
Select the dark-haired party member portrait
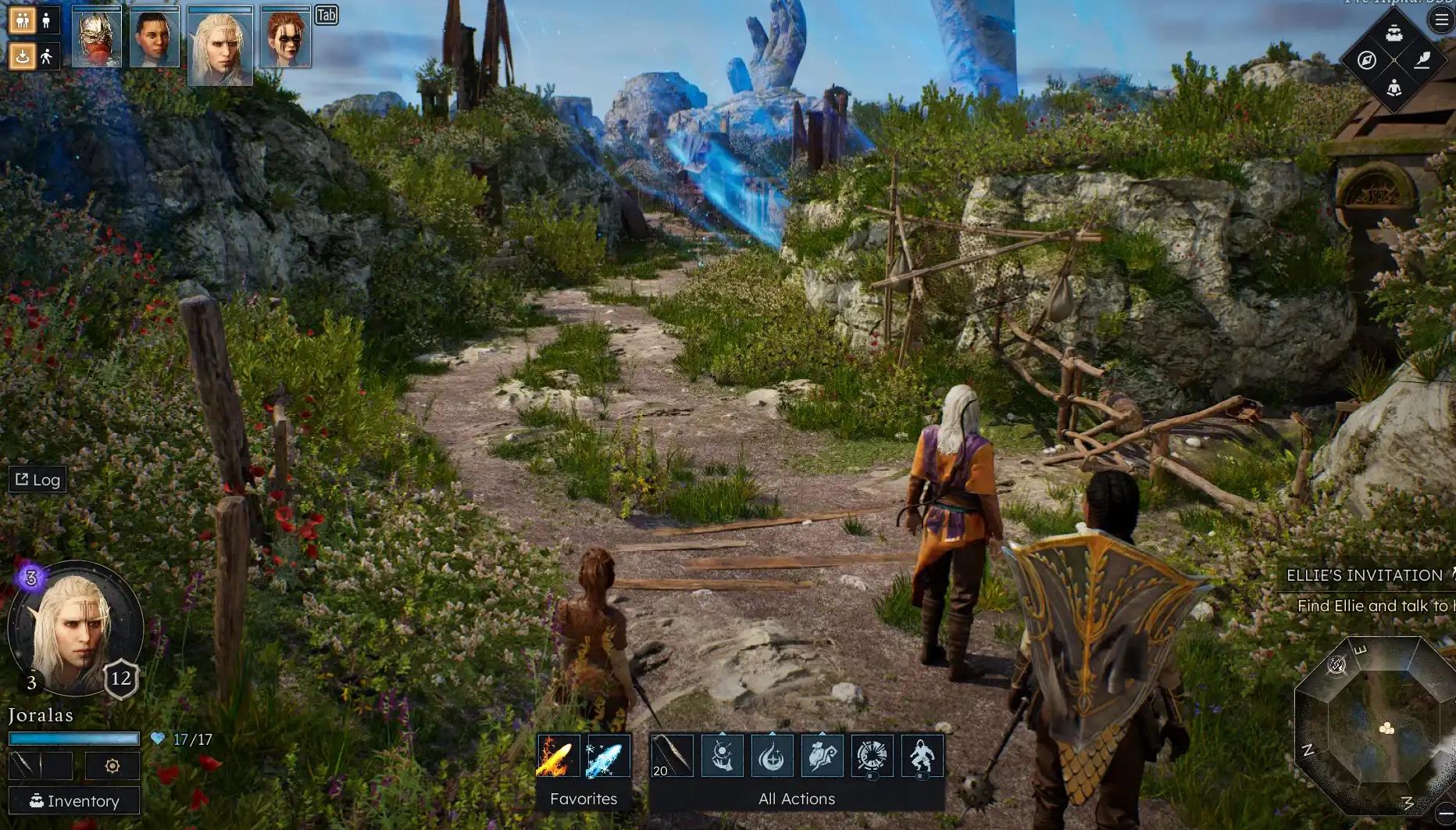click(155, 37)
